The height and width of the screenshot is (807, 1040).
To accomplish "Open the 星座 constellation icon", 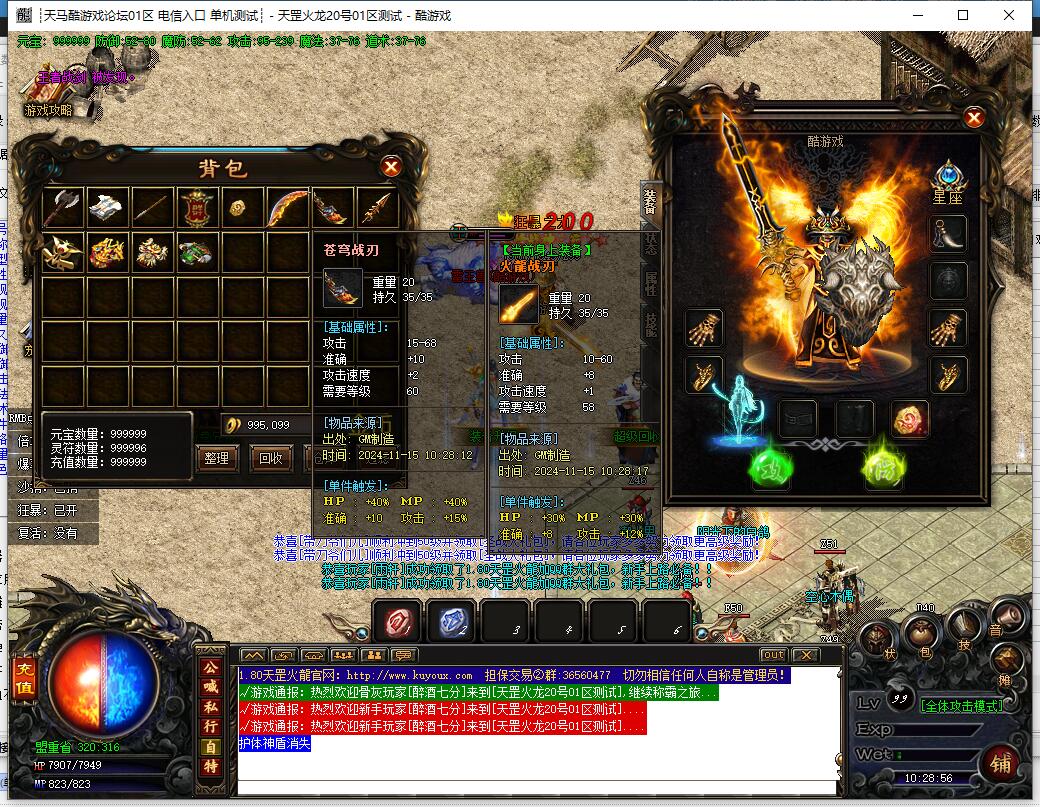I will pyautogui.click(x=946, y=178).
